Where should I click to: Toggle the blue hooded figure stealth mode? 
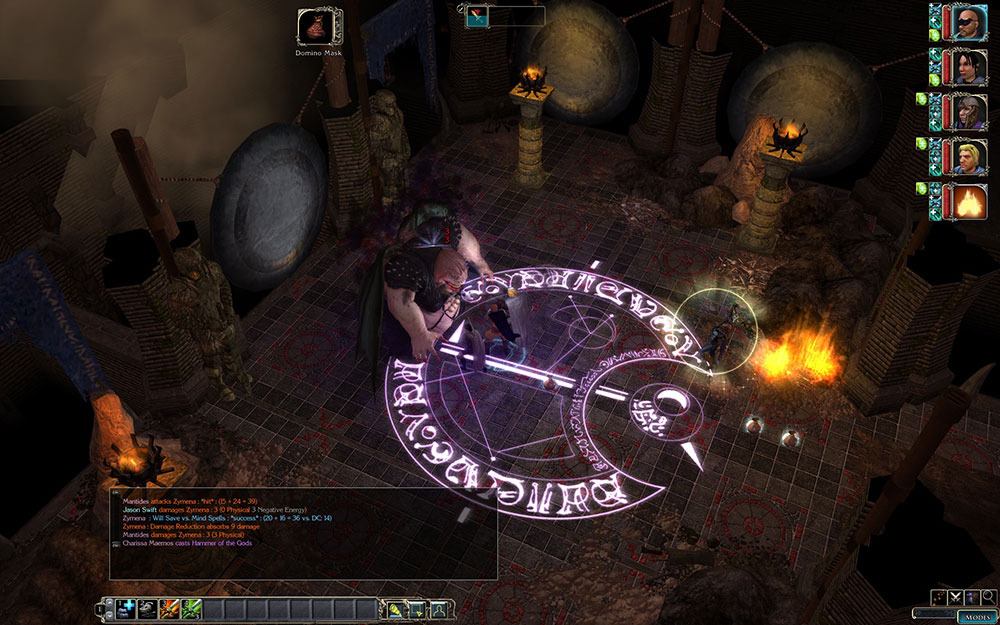[x=972, y=597]
